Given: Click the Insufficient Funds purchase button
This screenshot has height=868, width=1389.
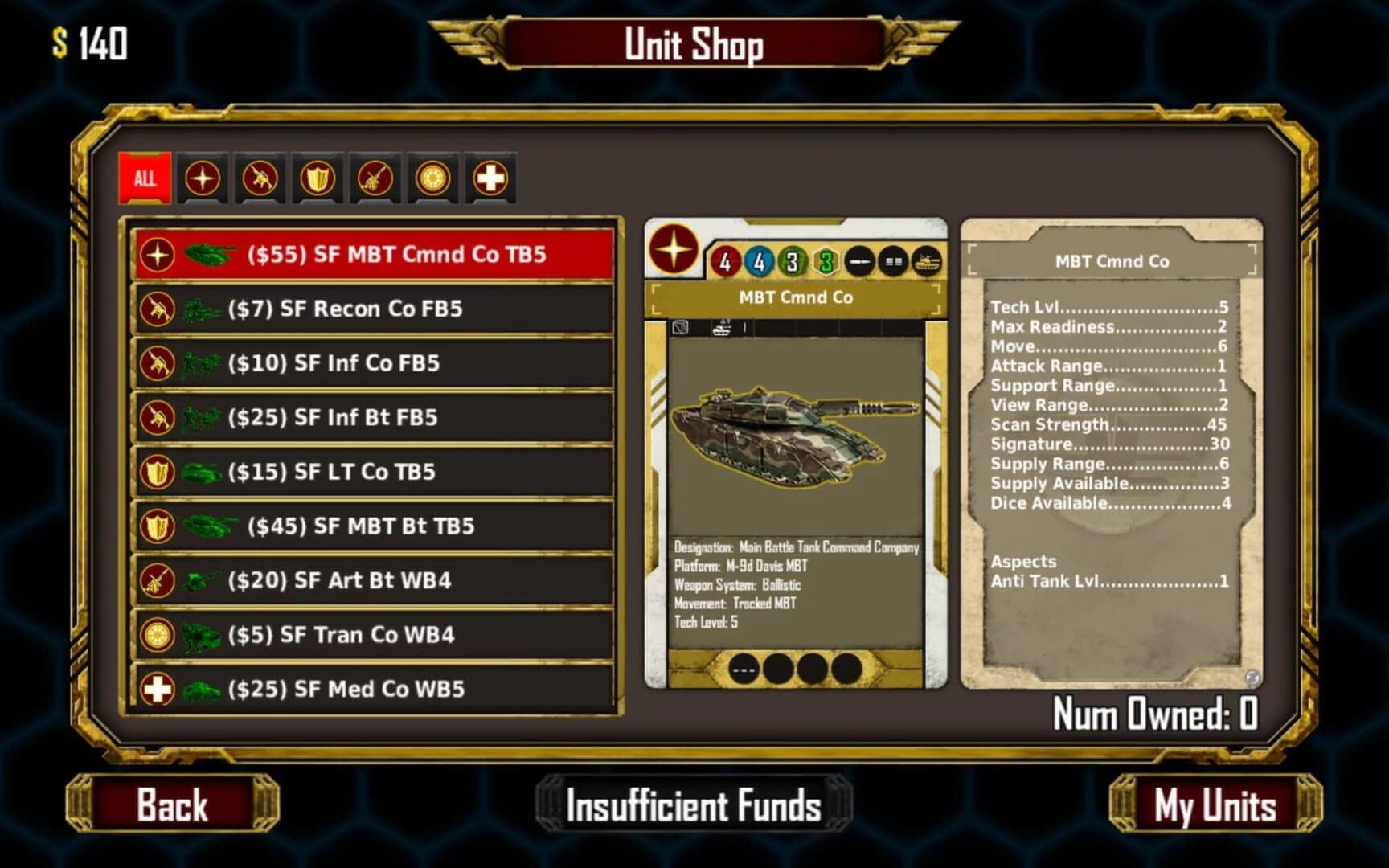Looking at the screenshot, I should [693, 805].
